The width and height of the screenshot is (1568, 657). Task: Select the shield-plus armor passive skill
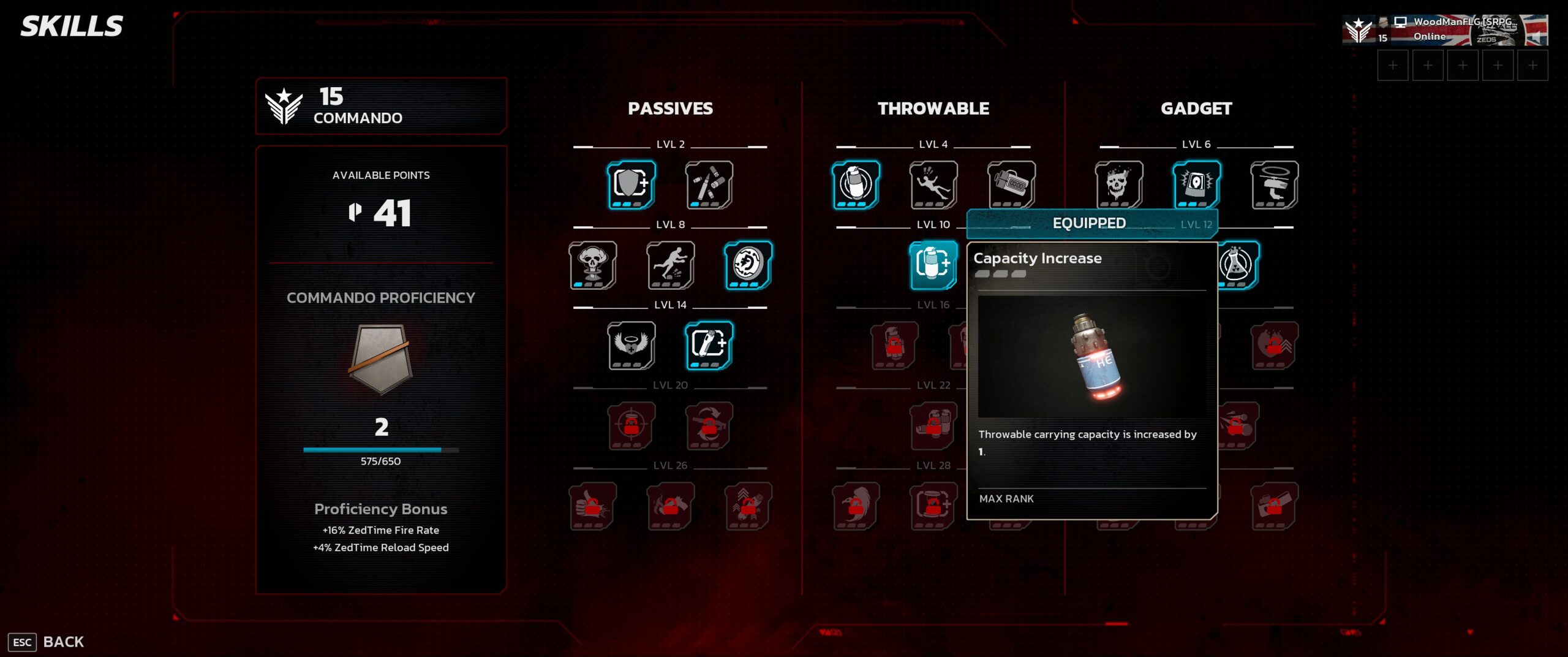631,184
